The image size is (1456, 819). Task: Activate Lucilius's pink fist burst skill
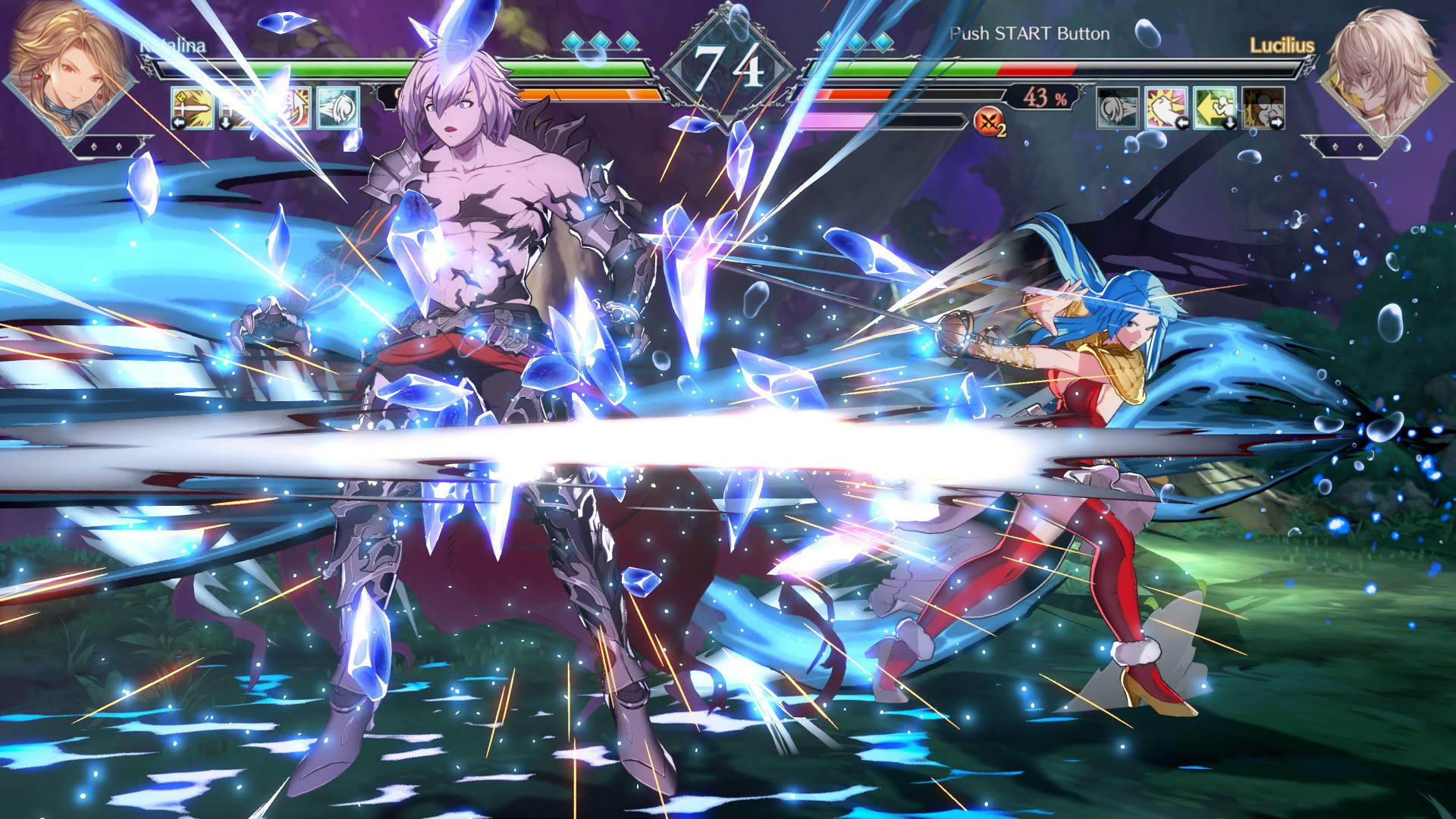(x=1166, y=107)
